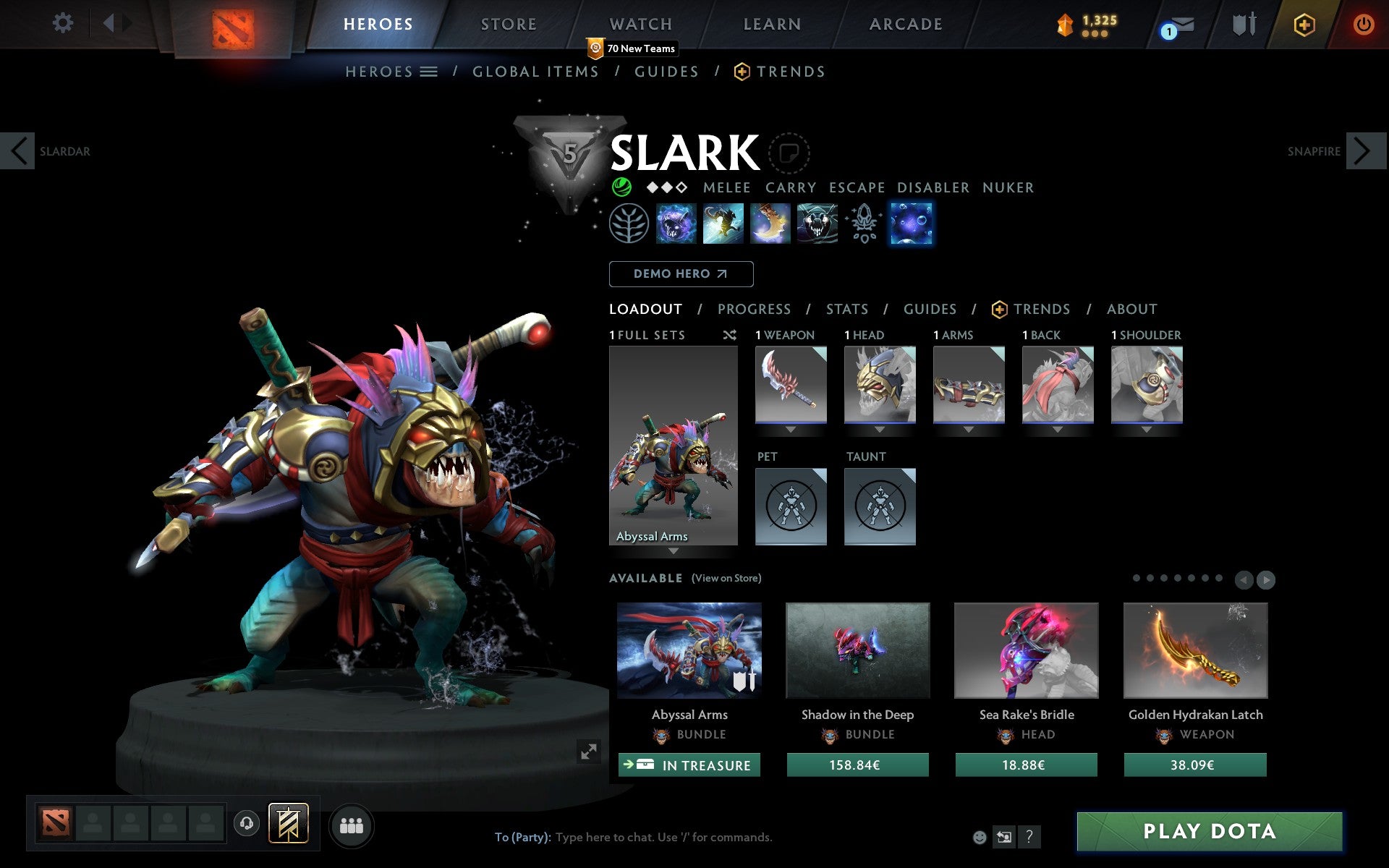Screen dimensions: 1389x868
Task: Toggle shuffle for equipped full sets
Action: click(x=730, y=335)
